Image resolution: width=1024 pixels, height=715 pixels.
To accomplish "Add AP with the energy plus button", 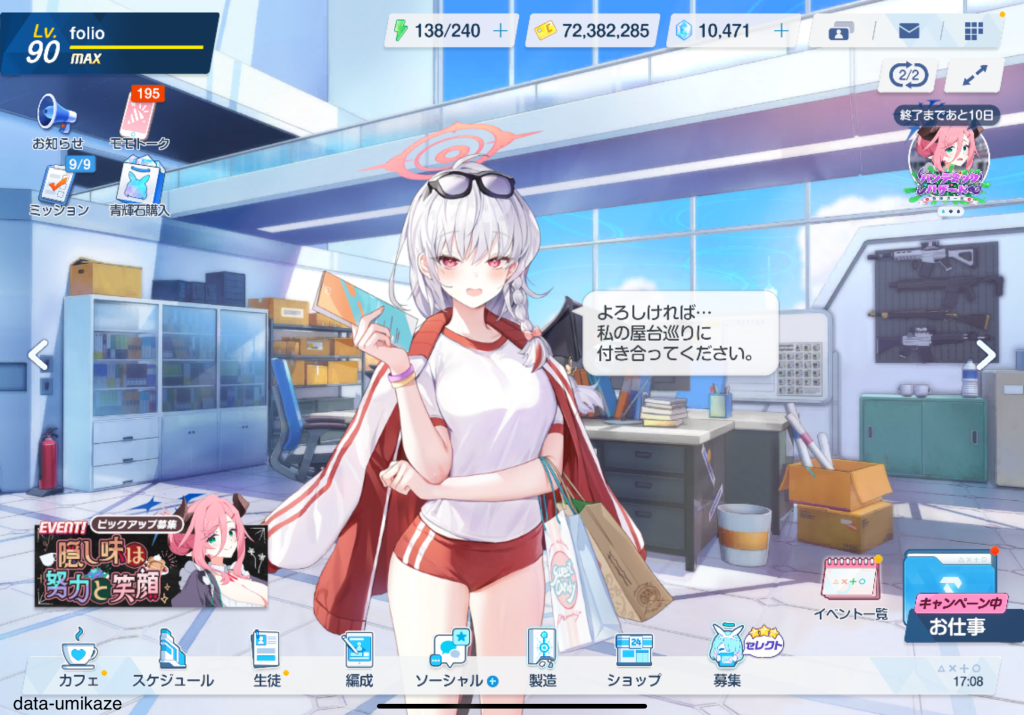I will pyautogui.click(x=501, y=31).
